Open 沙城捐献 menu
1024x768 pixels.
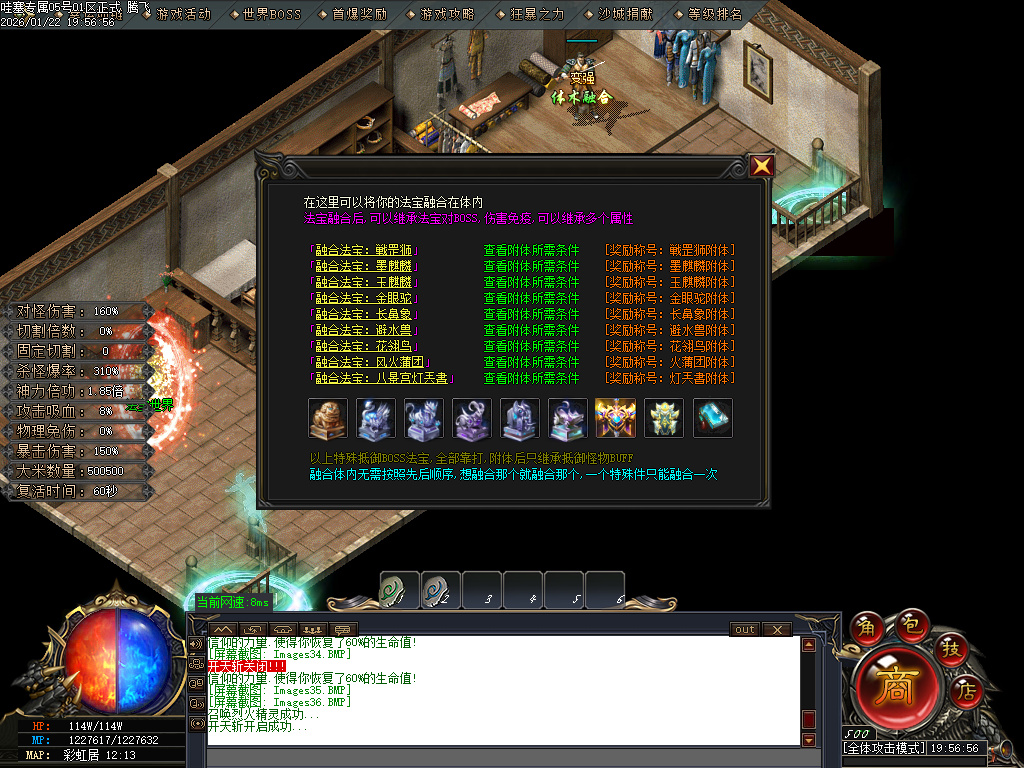(x=626, y=14)
